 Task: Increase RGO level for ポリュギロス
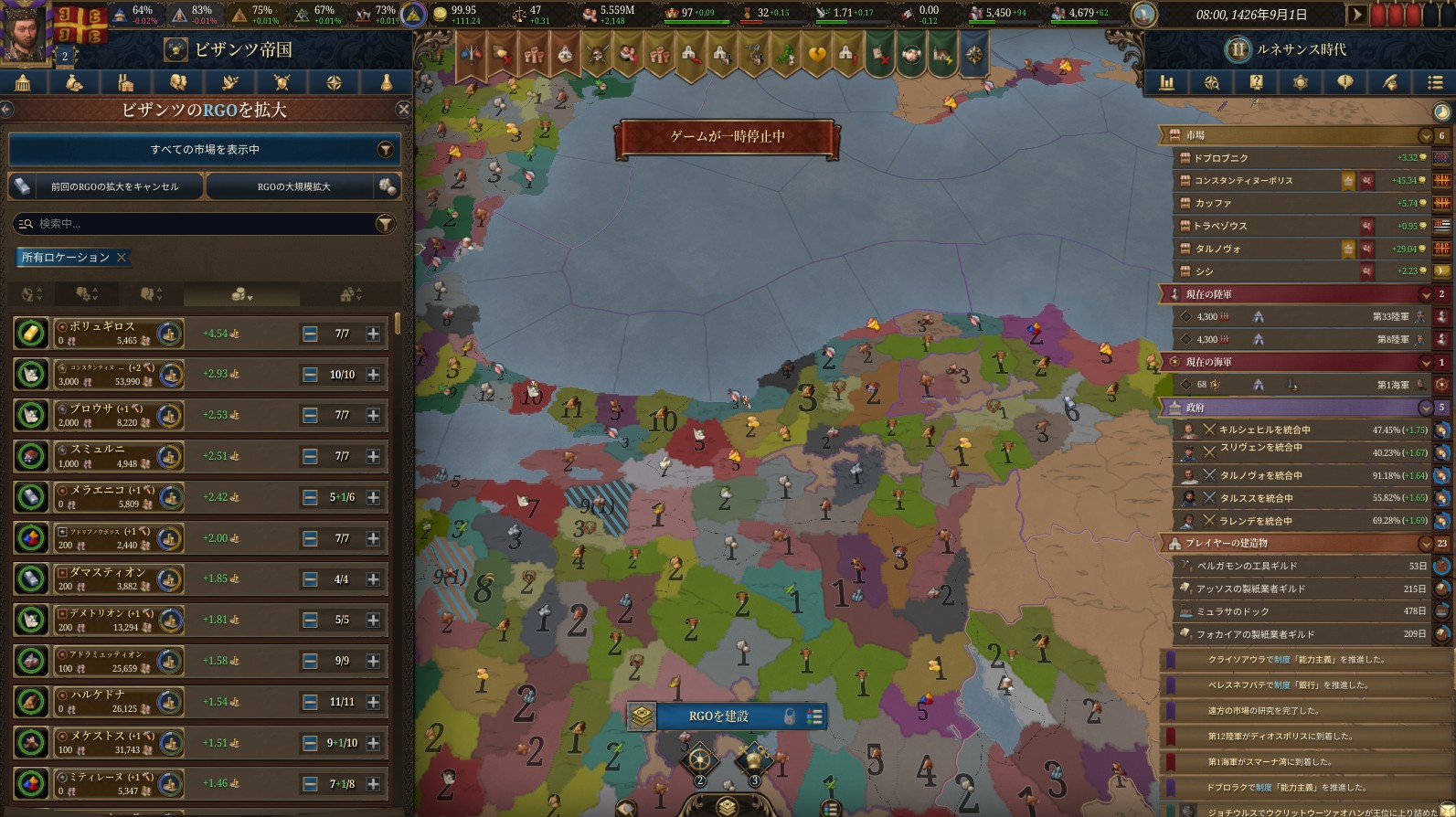(373, 334)
